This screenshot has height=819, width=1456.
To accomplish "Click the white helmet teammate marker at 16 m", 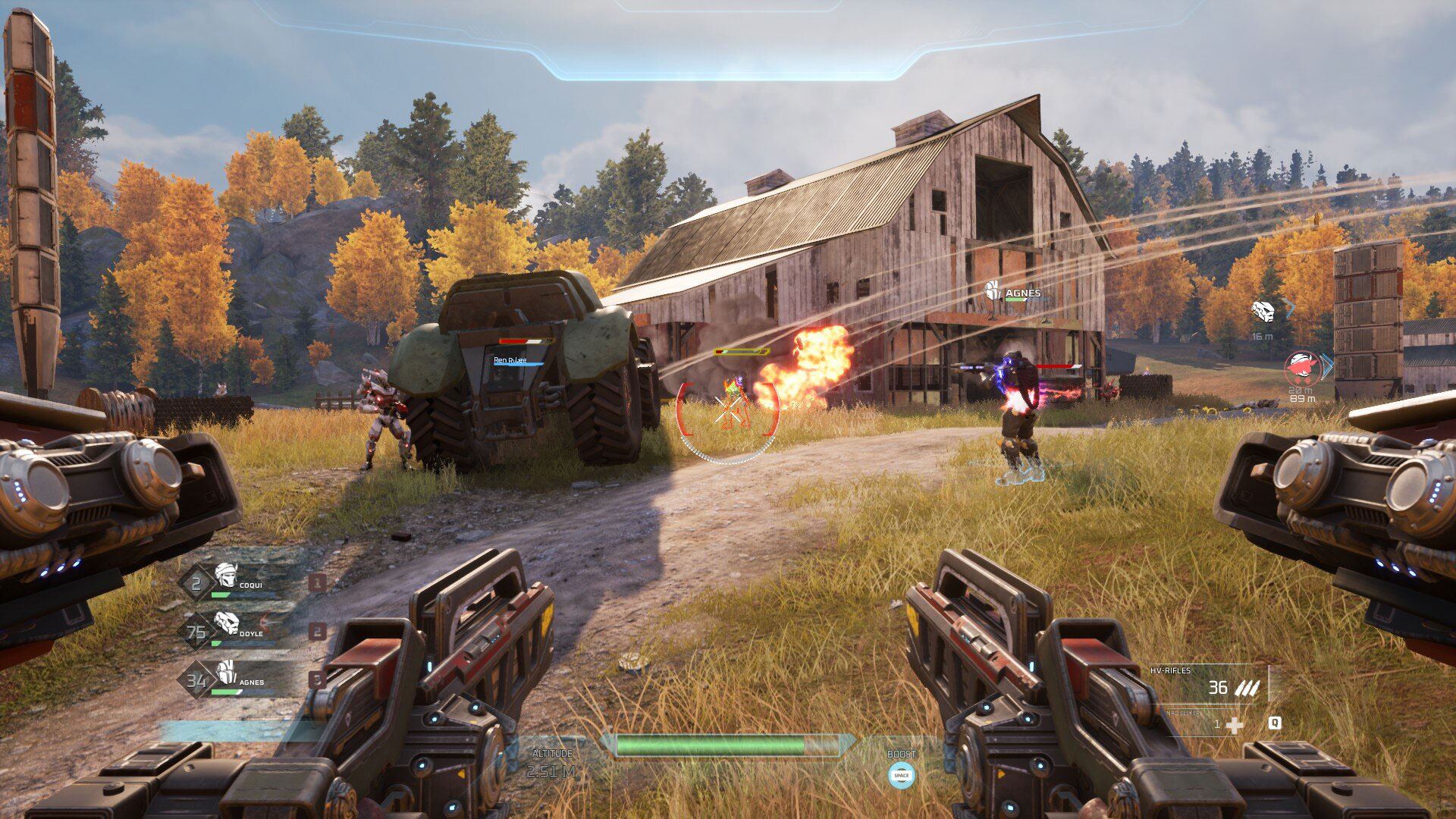I will click(x=1263, y=311).
